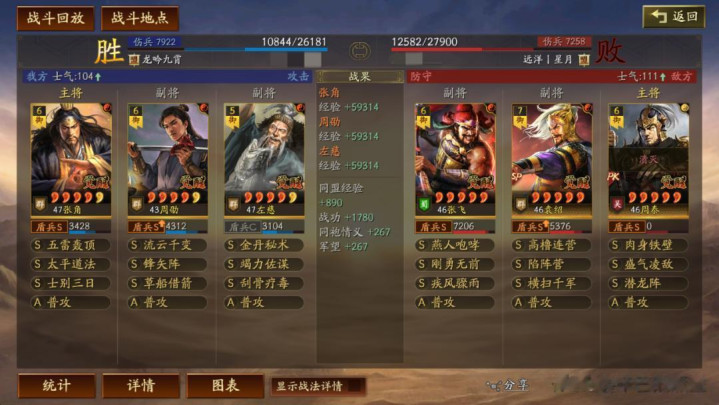The height and width of the screenshot is (405, 719).
Task: Share the battle report via 分享
Action: tap(510, 385)
